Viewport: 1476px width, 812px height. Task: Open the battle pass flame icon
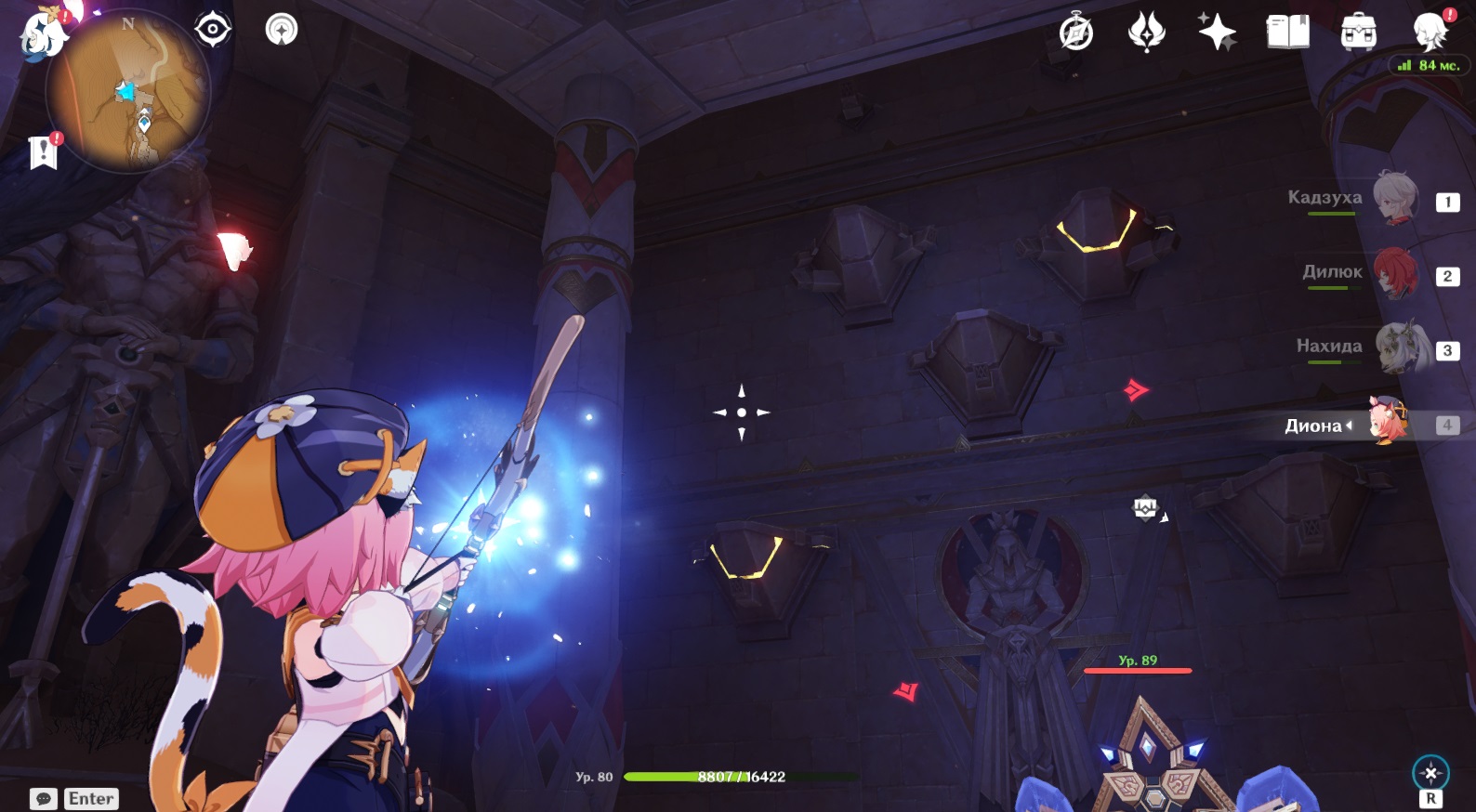pyautogui.click(x=1146, y=33)
